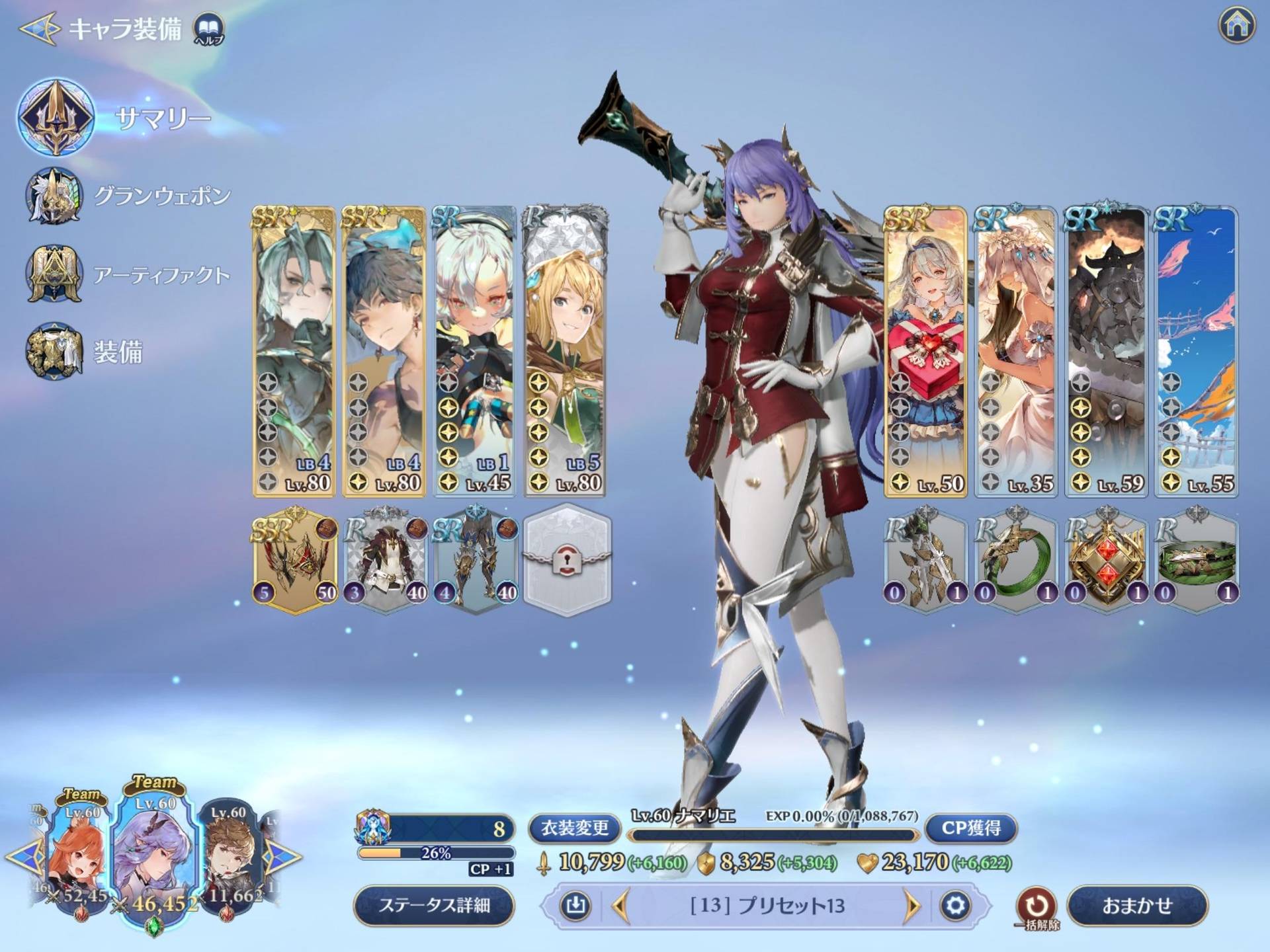Go to the previous preset
The height and width of the screenshot is (952, 1270).
click(x=620, y=906)
